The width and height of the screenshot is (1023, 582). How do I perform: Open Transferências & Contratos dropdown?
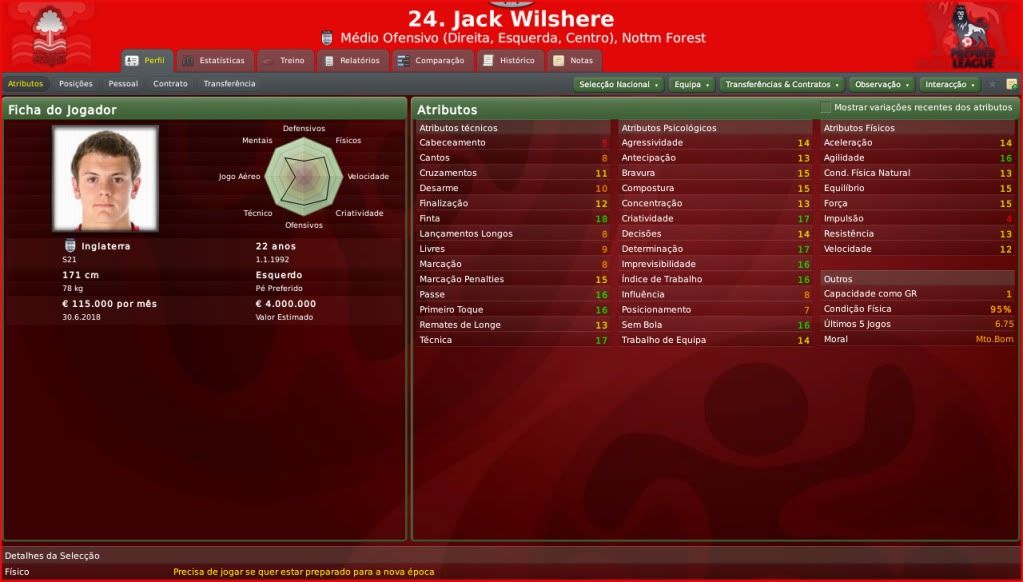781,85
